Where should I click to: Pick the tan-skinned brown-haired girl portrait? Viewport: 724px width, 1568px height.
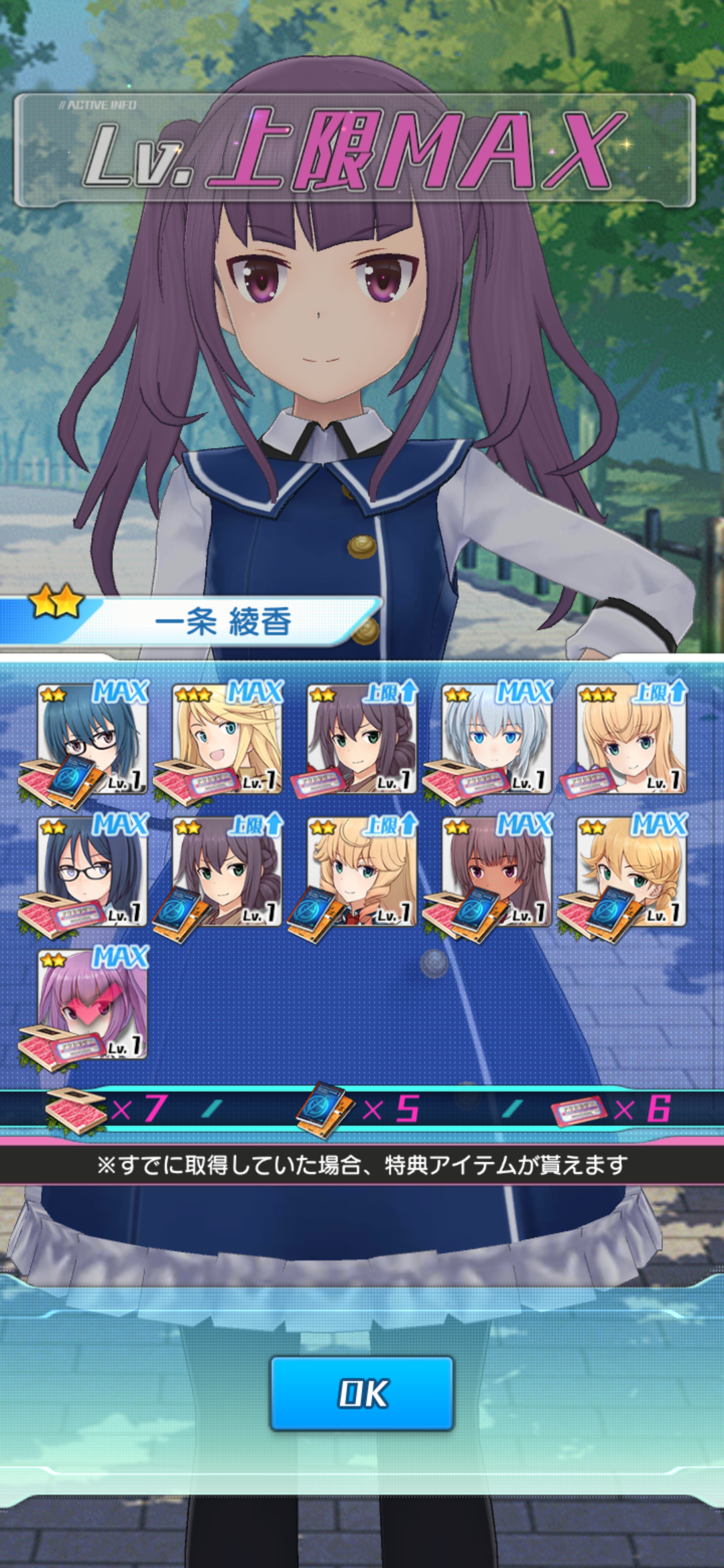497,871
